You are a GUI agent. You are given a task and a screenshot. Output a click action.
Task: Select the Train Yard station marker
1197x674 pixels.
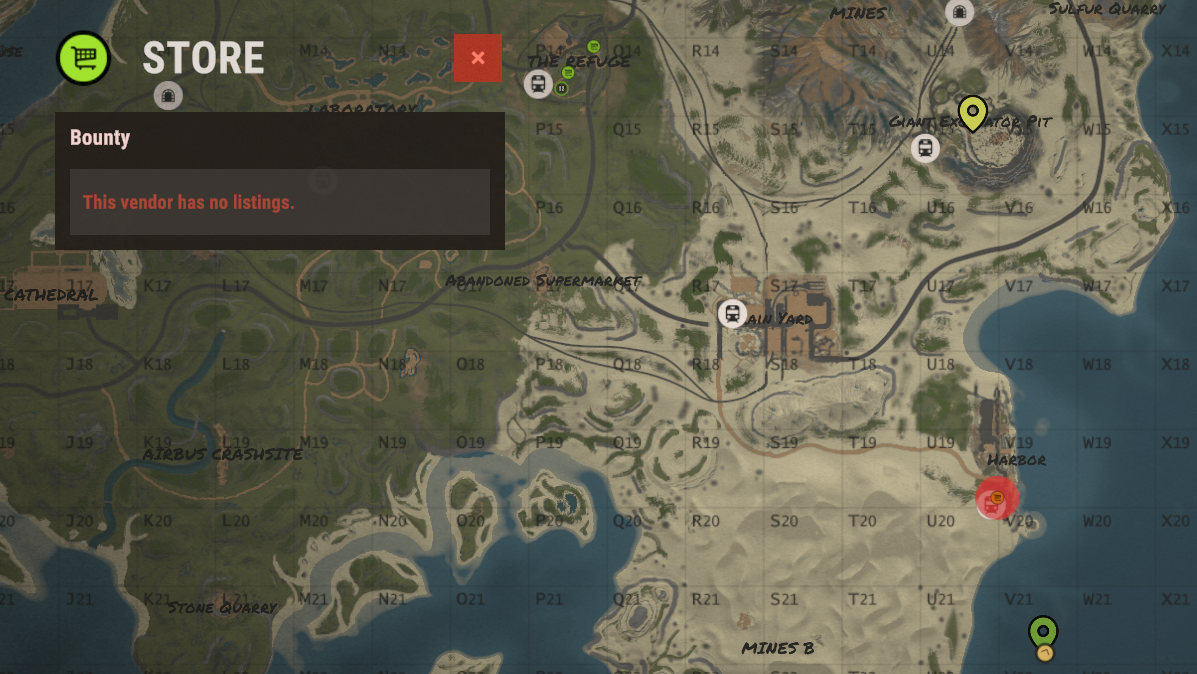732,314
